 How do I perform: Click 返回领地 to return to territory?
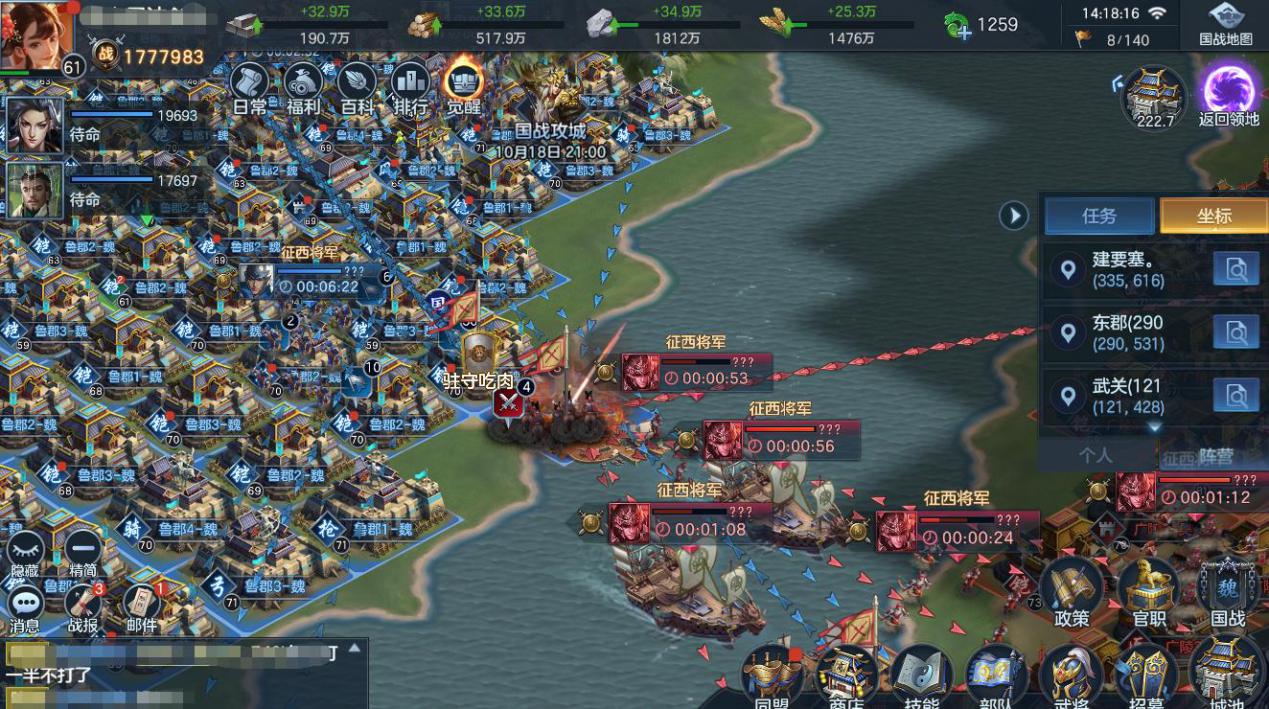[1229, 96]
